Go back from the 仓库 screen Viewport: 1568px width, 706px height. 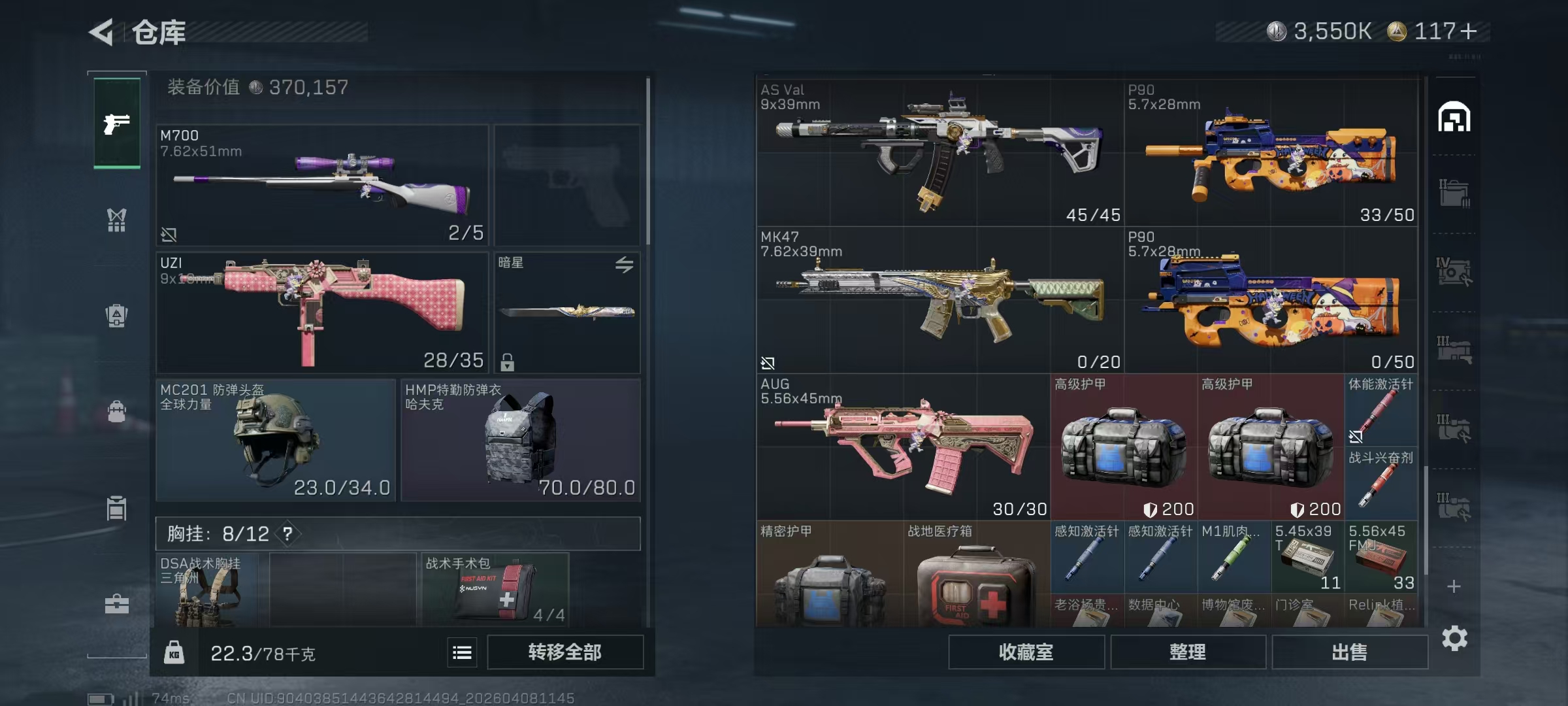(102, 31)
